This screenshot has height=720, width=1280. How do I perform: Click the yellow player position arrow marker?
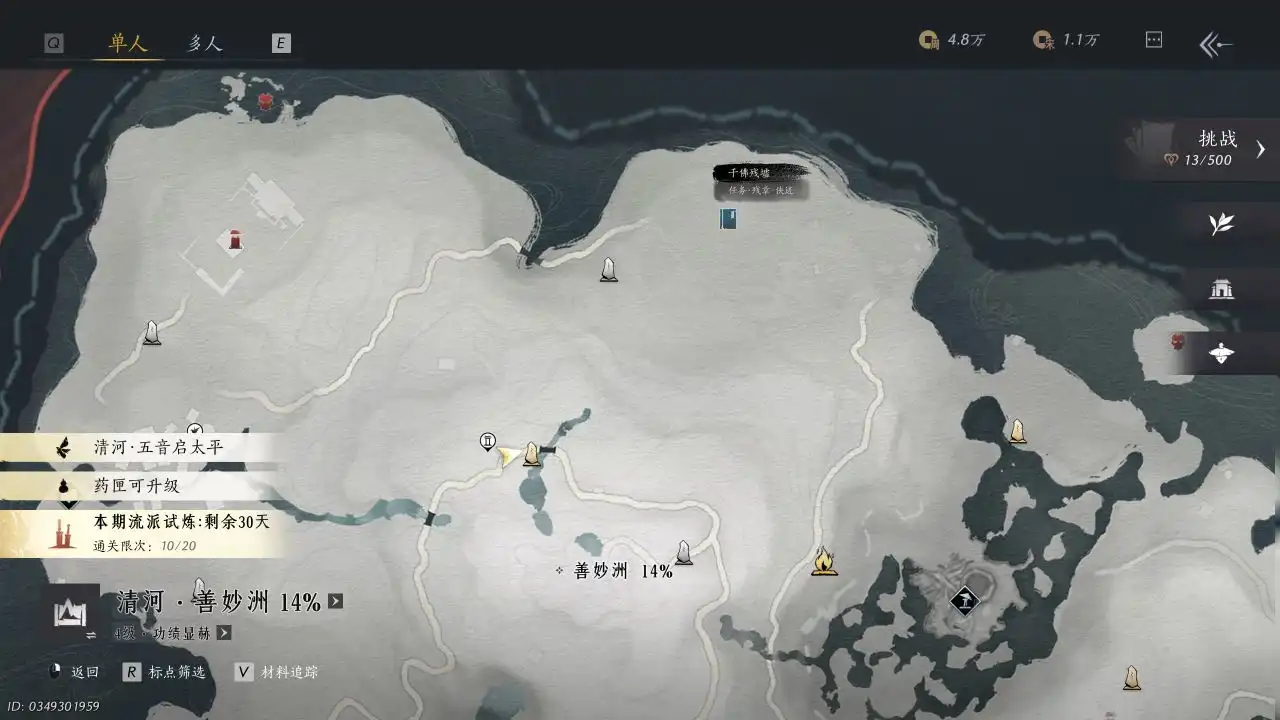point(510,456)
